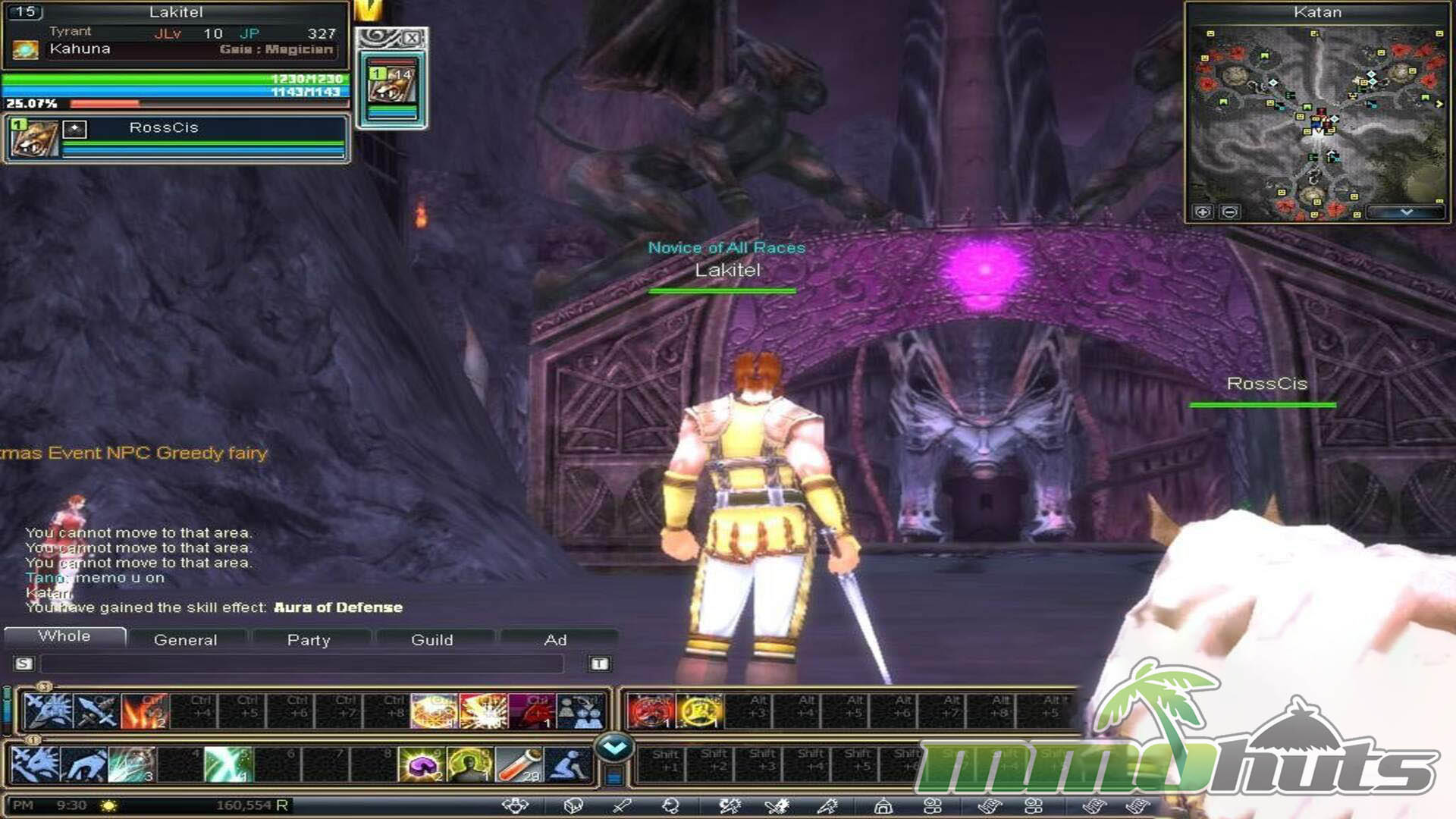The height and width of the screenshot is (819, 1456).
Task: Use the purple horseshoe item slot
Action: coord(422,764)
